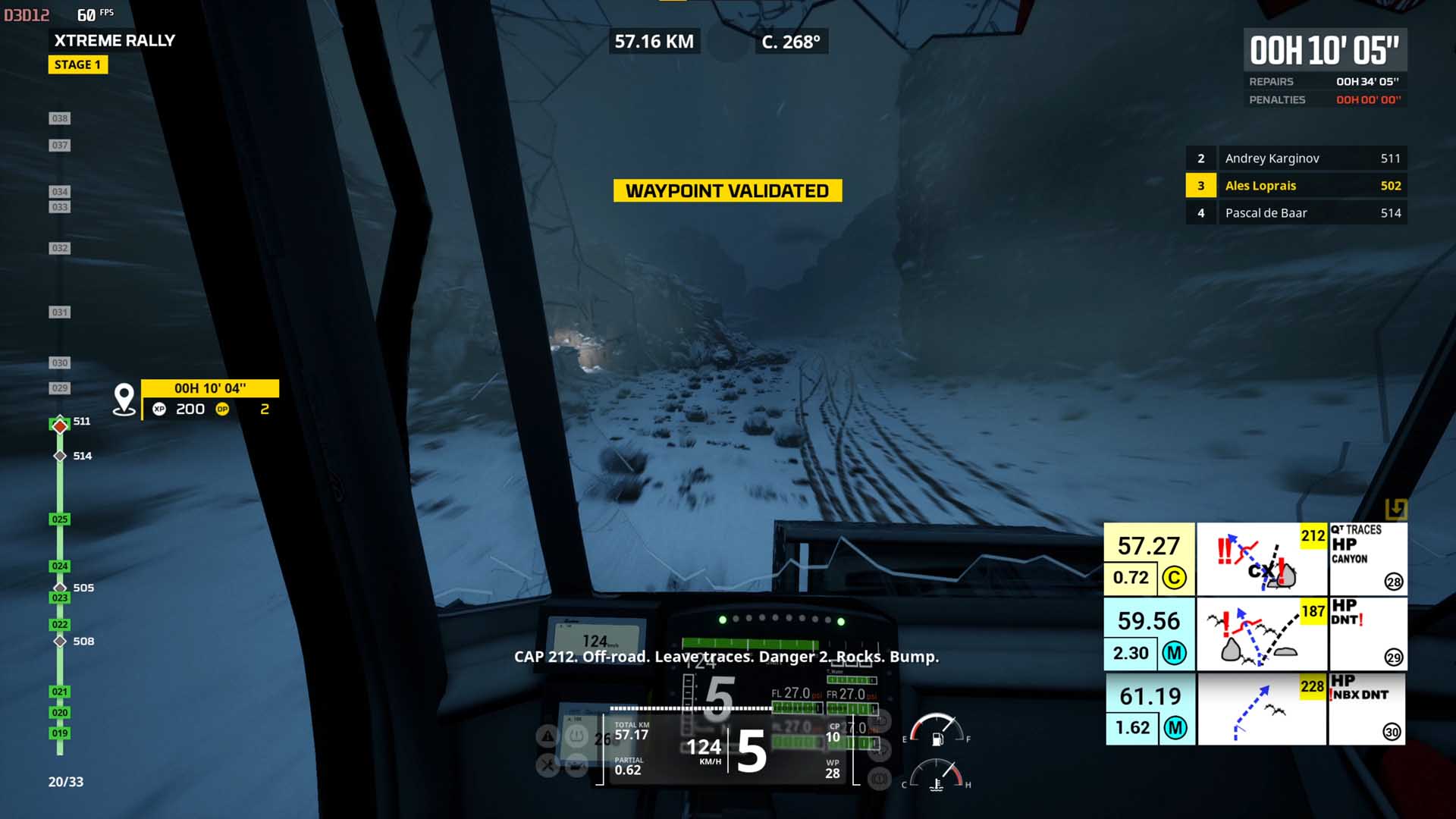Click the yellow roadbook toggle icon
Image resolution: width=1456 pixels, height=819 pixels.
(x=1395, y=509)
